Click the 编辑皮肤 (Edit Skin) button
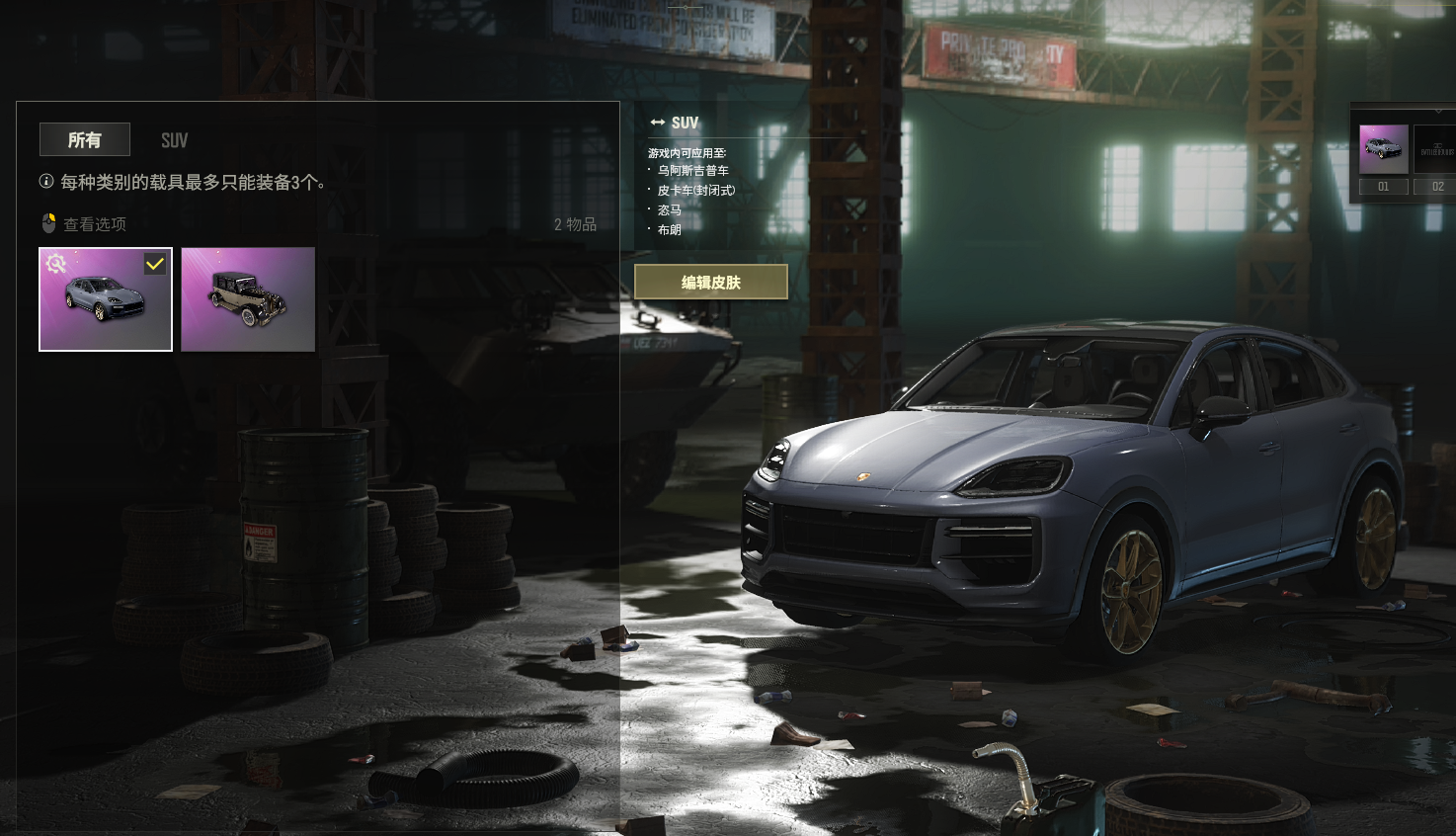 710,282
